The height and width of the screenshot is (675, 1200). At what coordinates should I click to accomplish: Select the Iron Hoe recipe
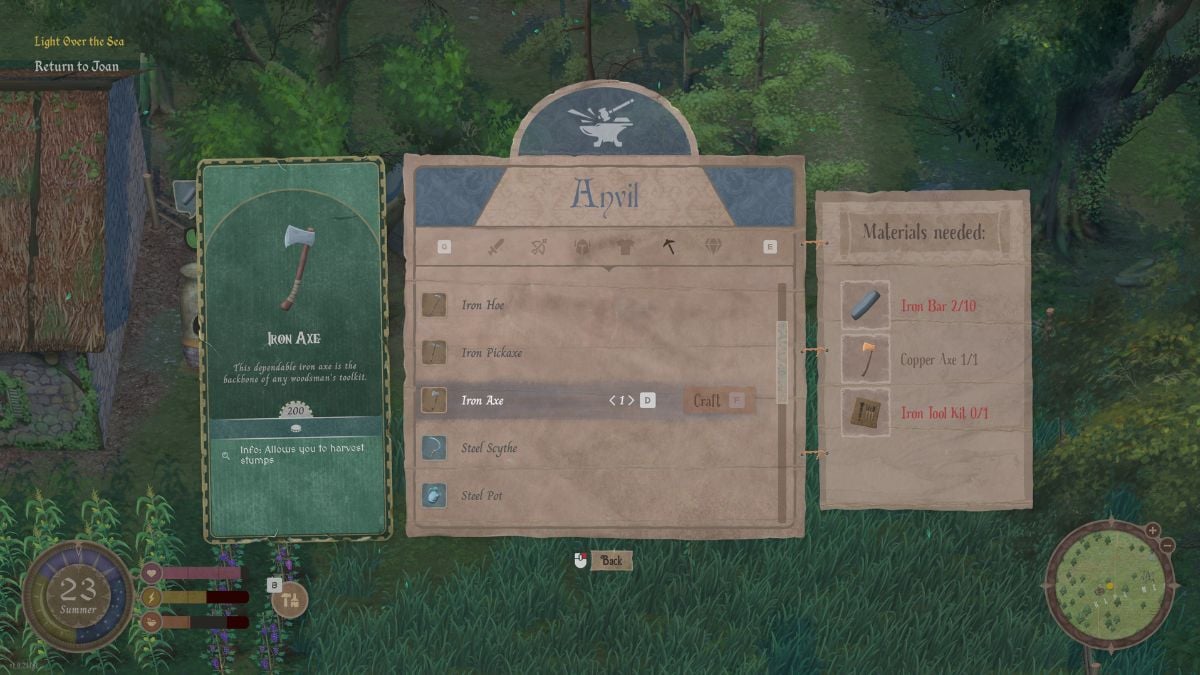pos(482,305)
